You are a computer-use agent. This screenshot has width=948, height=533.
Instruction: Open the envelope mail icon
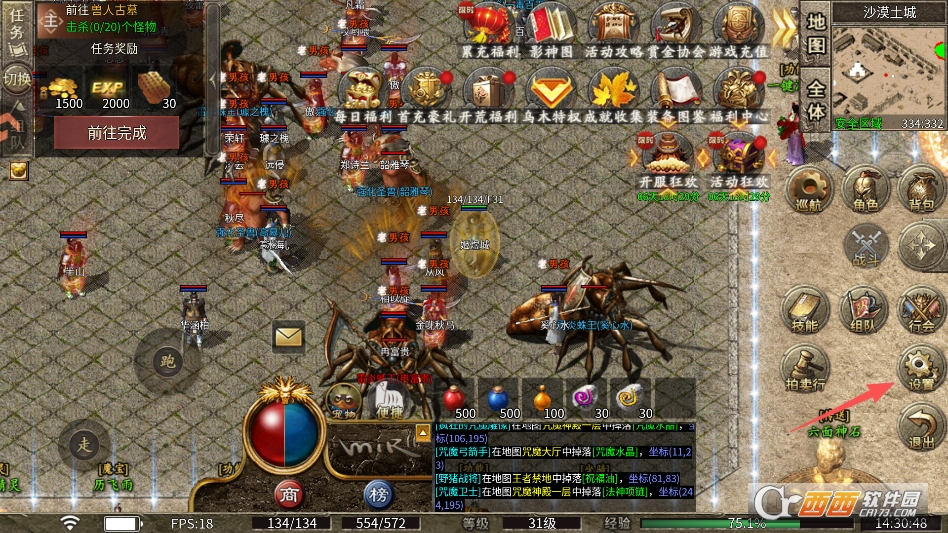click(x=288, y=337)
